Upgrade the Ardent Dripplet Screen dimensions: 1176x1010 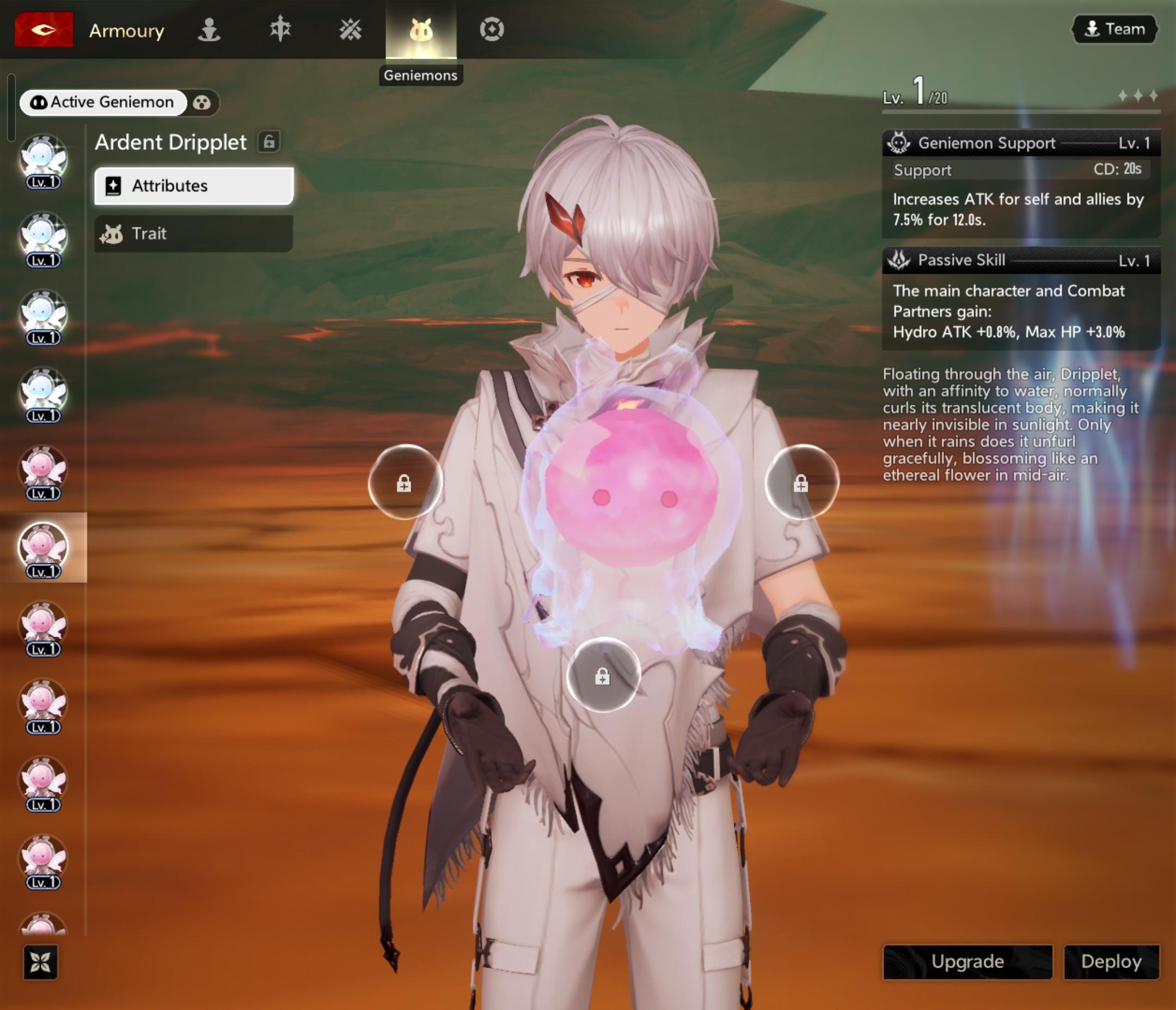(x=967, y=962)
